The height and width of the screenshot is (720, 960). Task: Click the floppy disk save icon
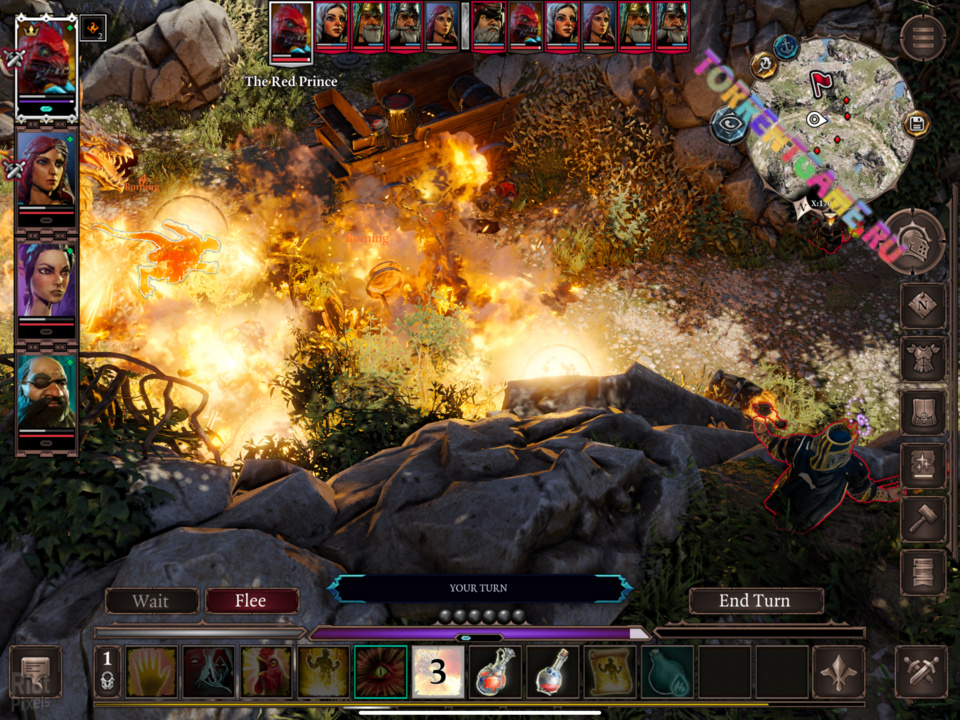tap(915, 124)
